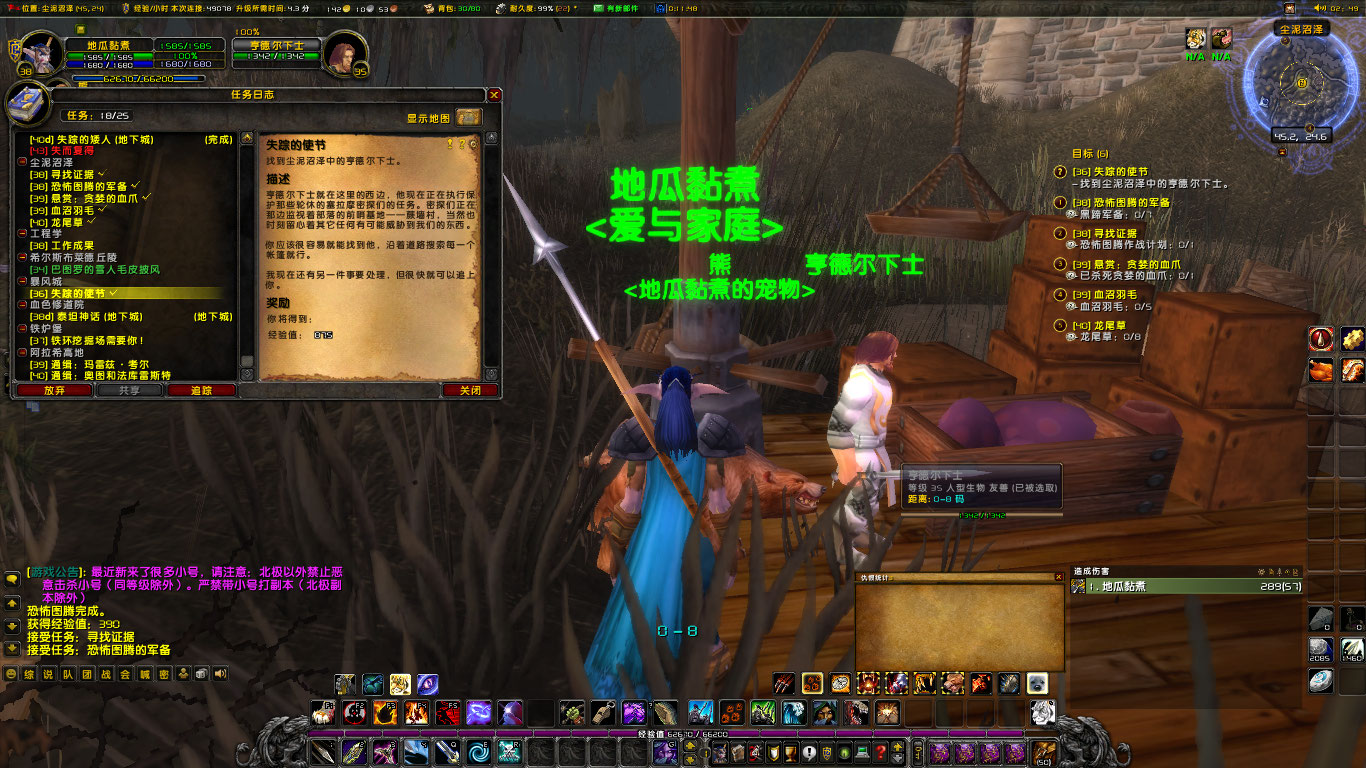1366x768 pixels.
Task: Click the 显示地图 map icon in quest log
Action: pos(469,117)
